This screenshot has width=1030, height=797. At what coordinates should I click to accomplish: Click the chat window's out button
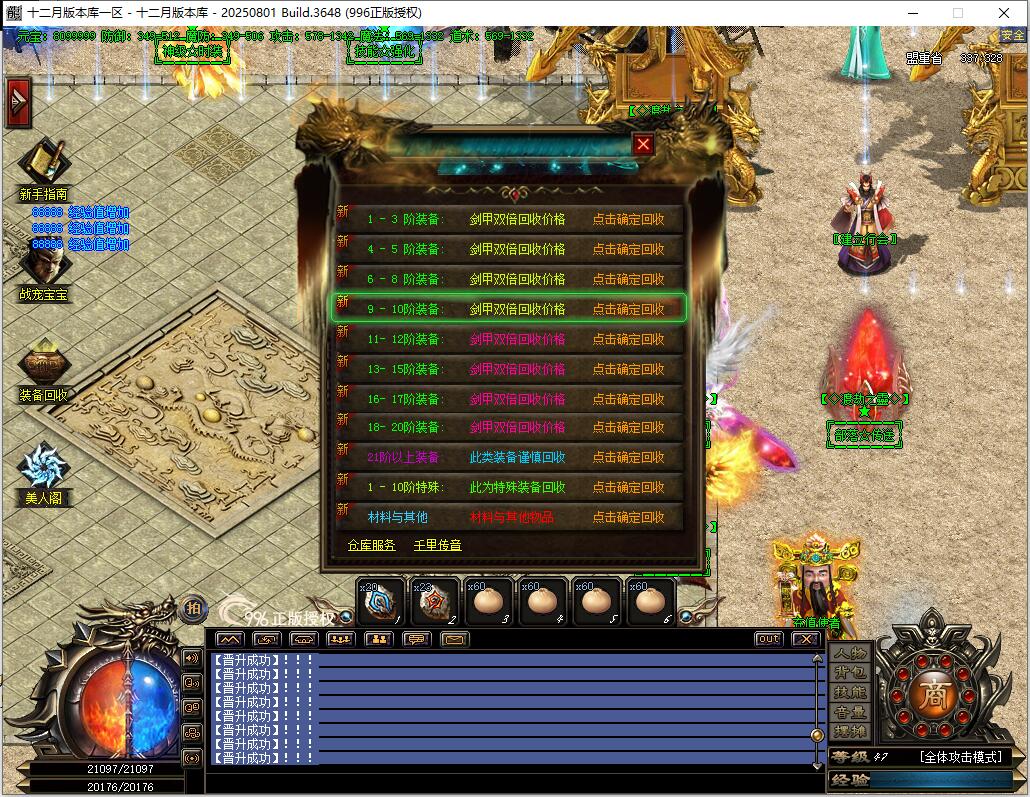point(768,639)
